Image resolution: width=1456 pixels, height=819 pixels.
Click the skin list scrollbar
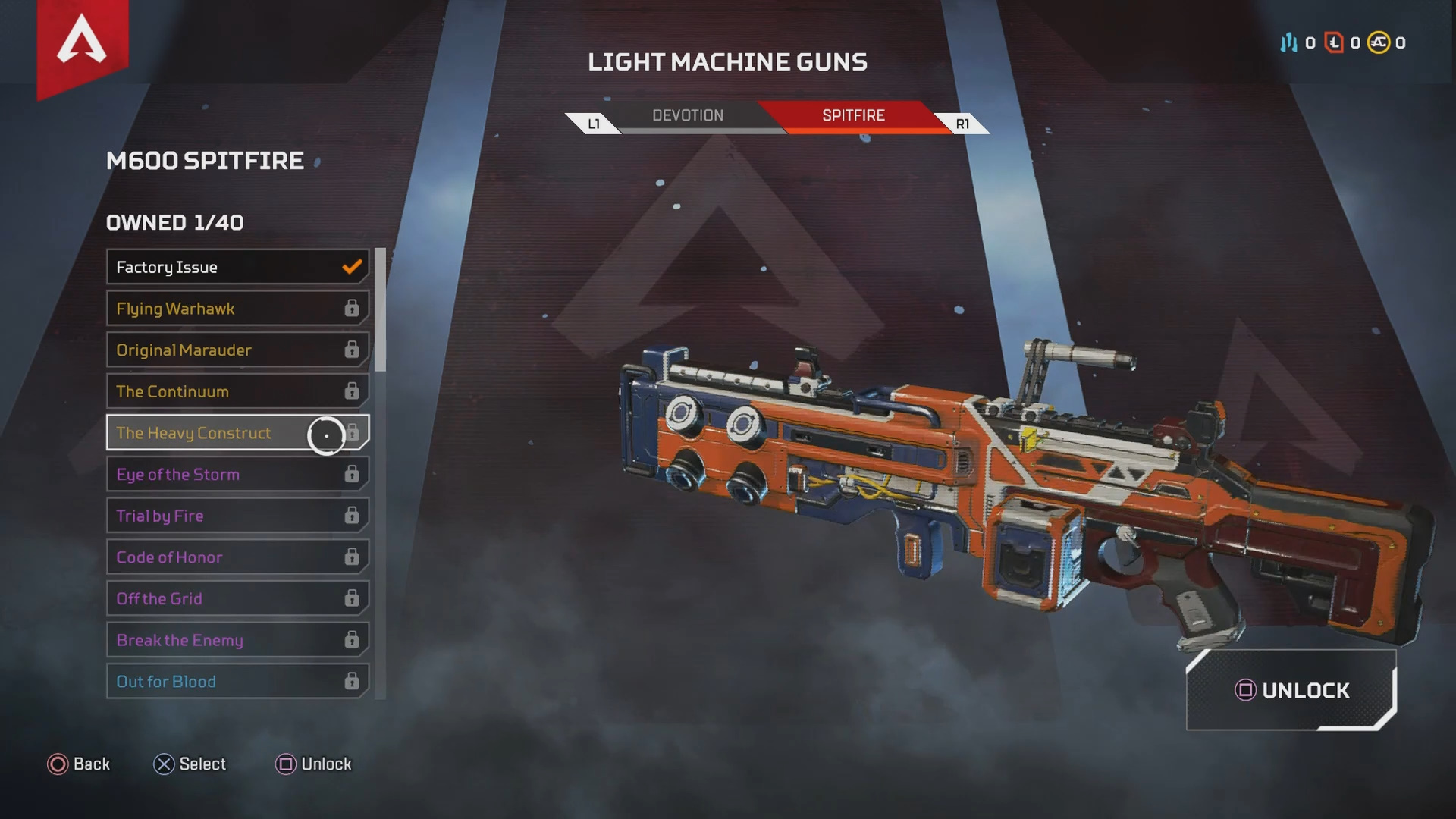(380, 309)
